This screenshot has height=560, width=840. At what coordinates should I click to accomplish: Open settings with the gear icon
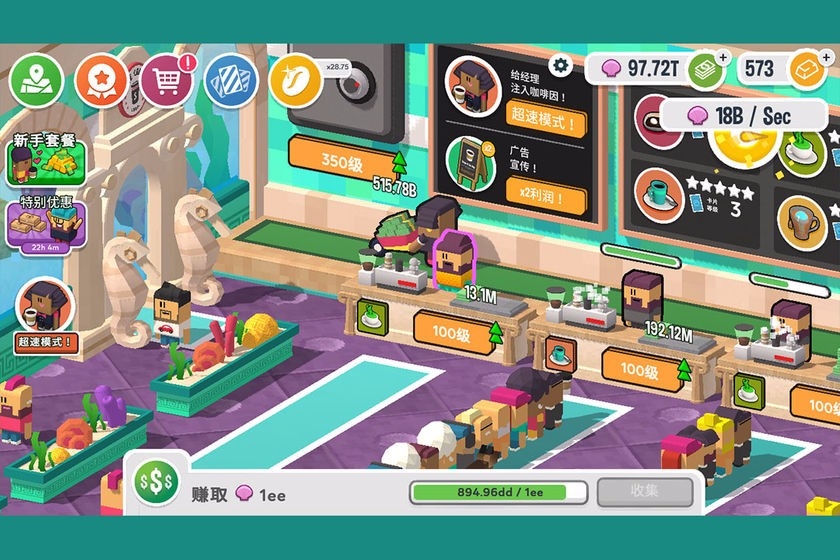click(561, 65)
